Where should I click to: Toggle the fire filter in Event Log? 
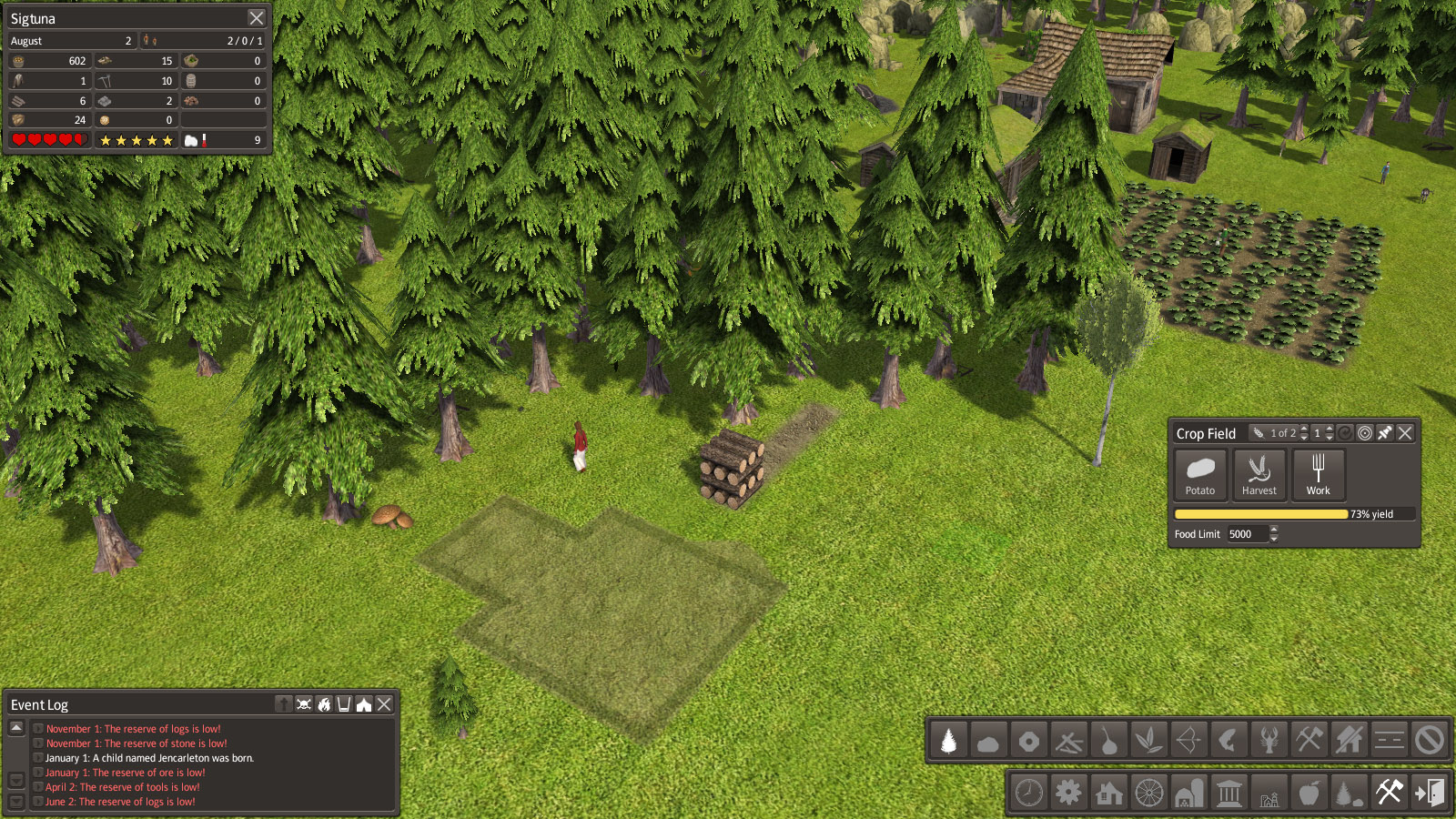point(324,704)
